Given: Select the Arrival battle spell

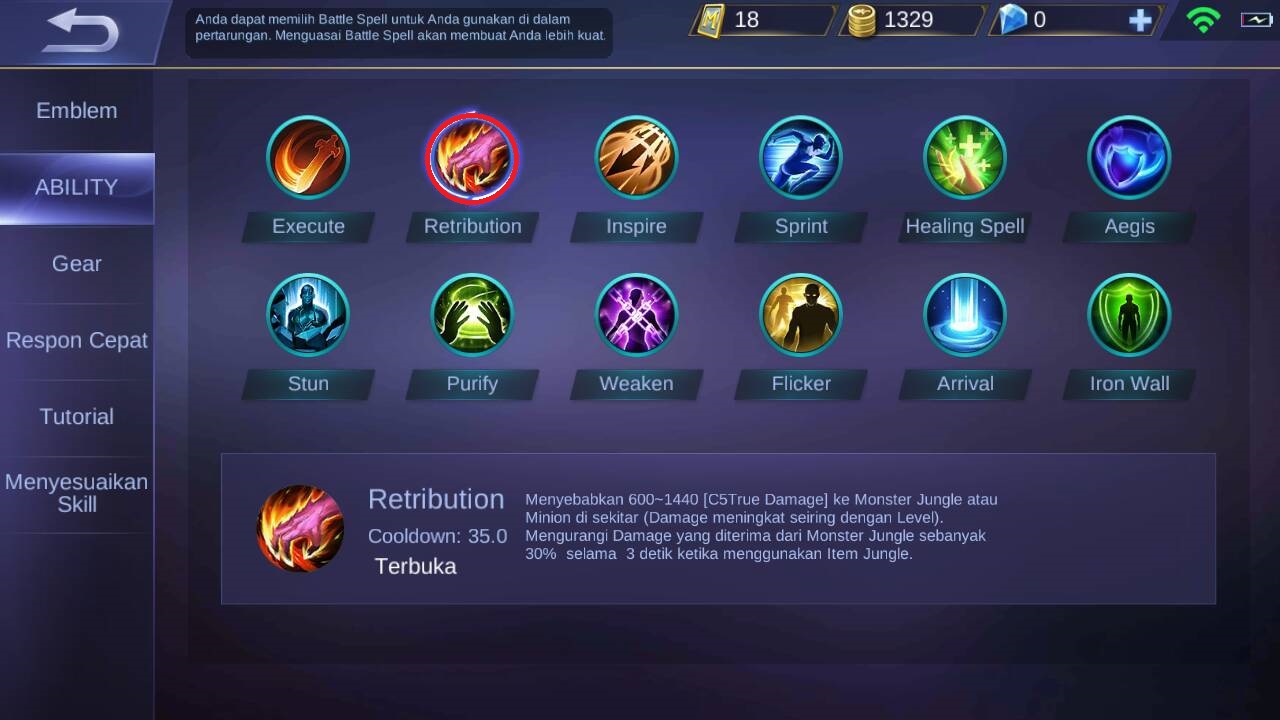Looking at the screenshot, I should (x=965, y=315).
